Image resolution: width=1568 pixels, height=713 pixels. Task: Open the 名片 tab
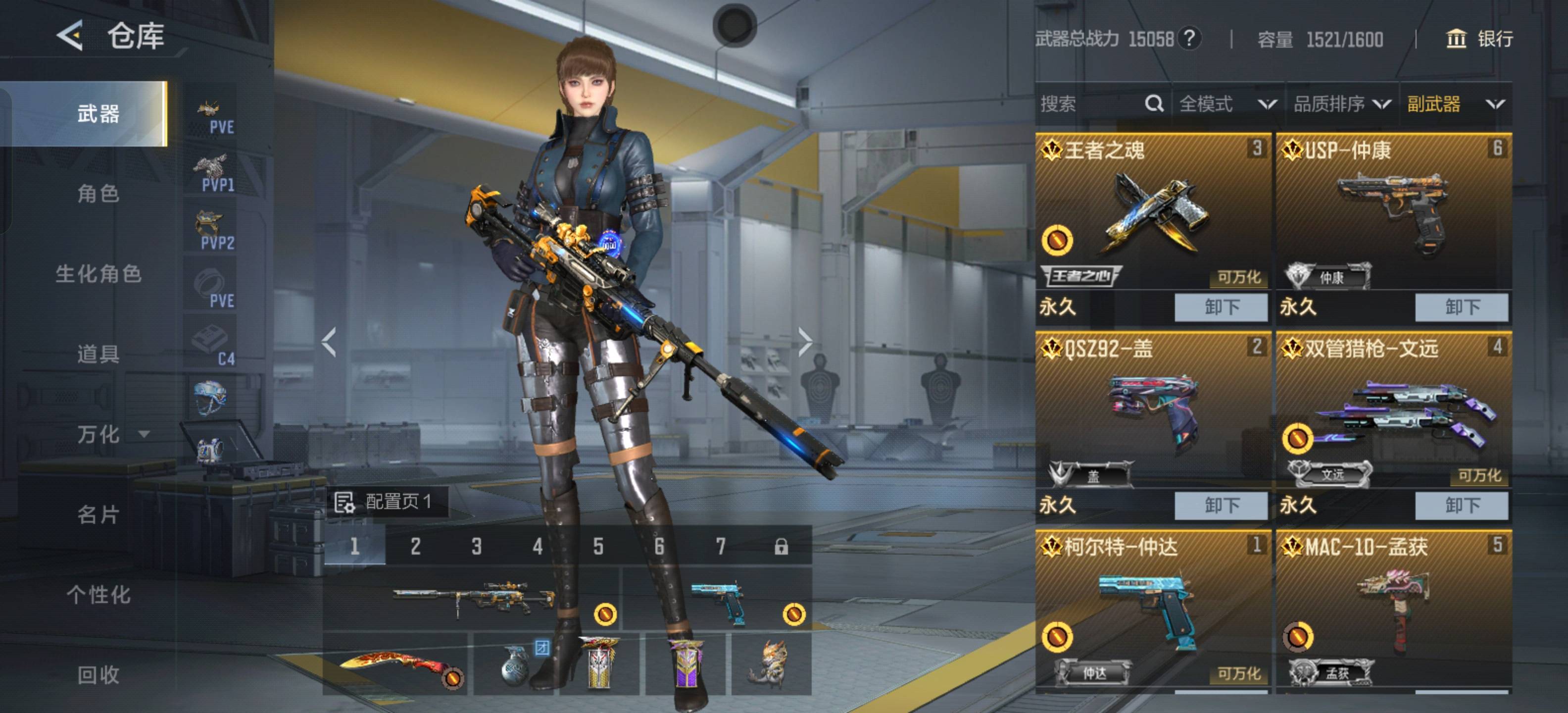(98, 514)
